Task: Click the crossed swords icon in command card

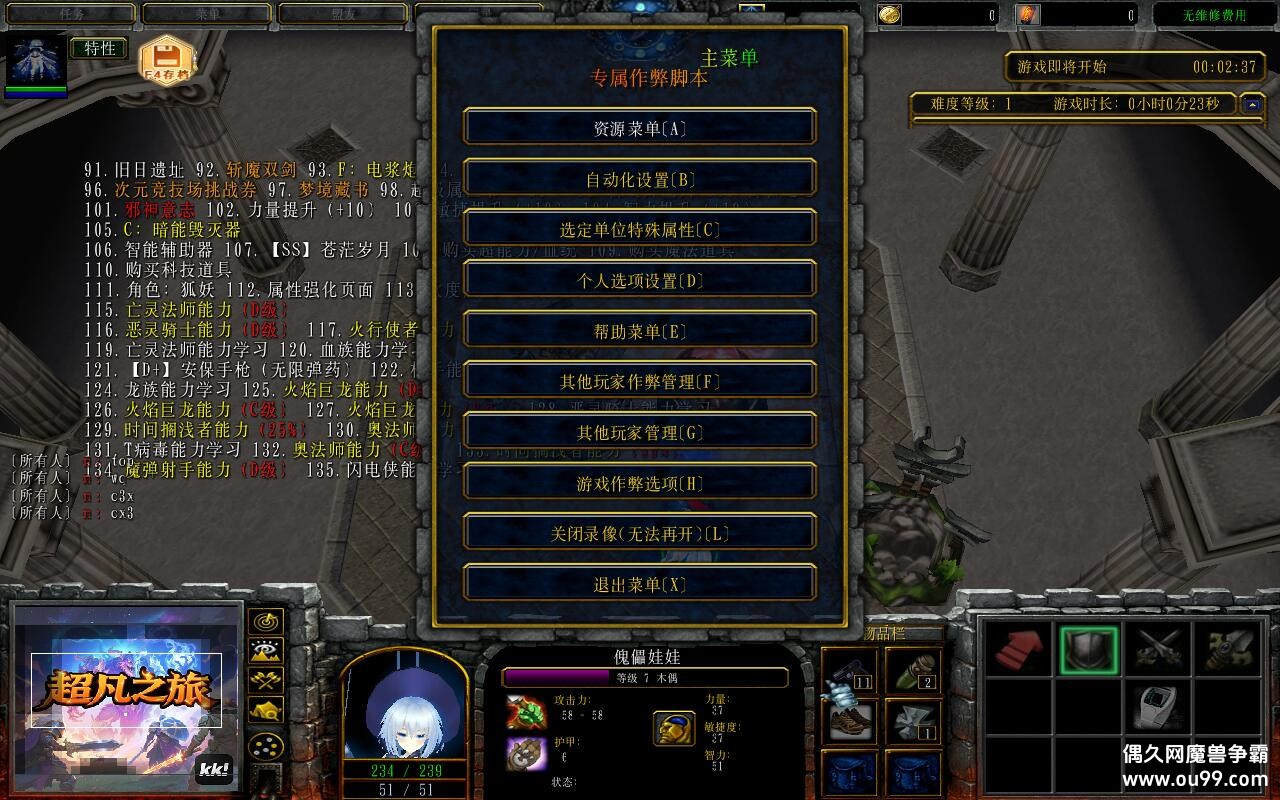Action: point(1160,650)
